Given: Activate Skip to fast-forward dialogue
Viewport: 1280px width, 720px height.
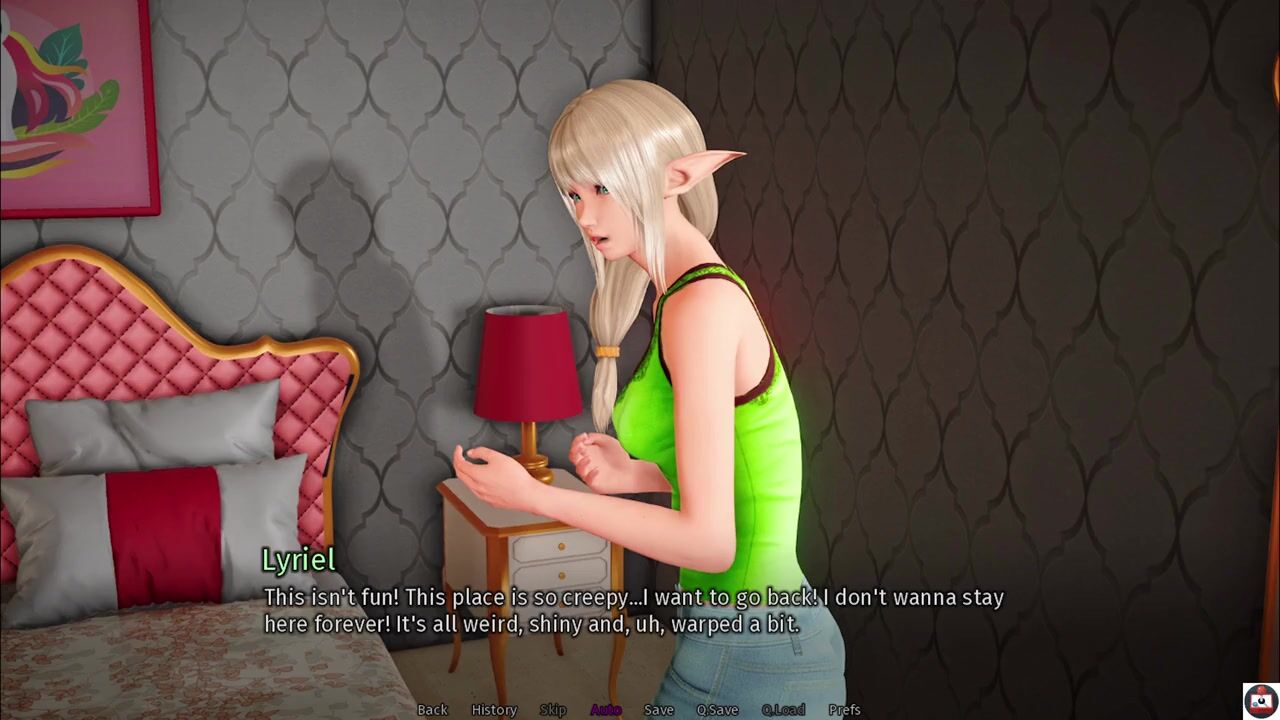Looking at the screenshot, I should pyautogui.click(x=553, y=710).
